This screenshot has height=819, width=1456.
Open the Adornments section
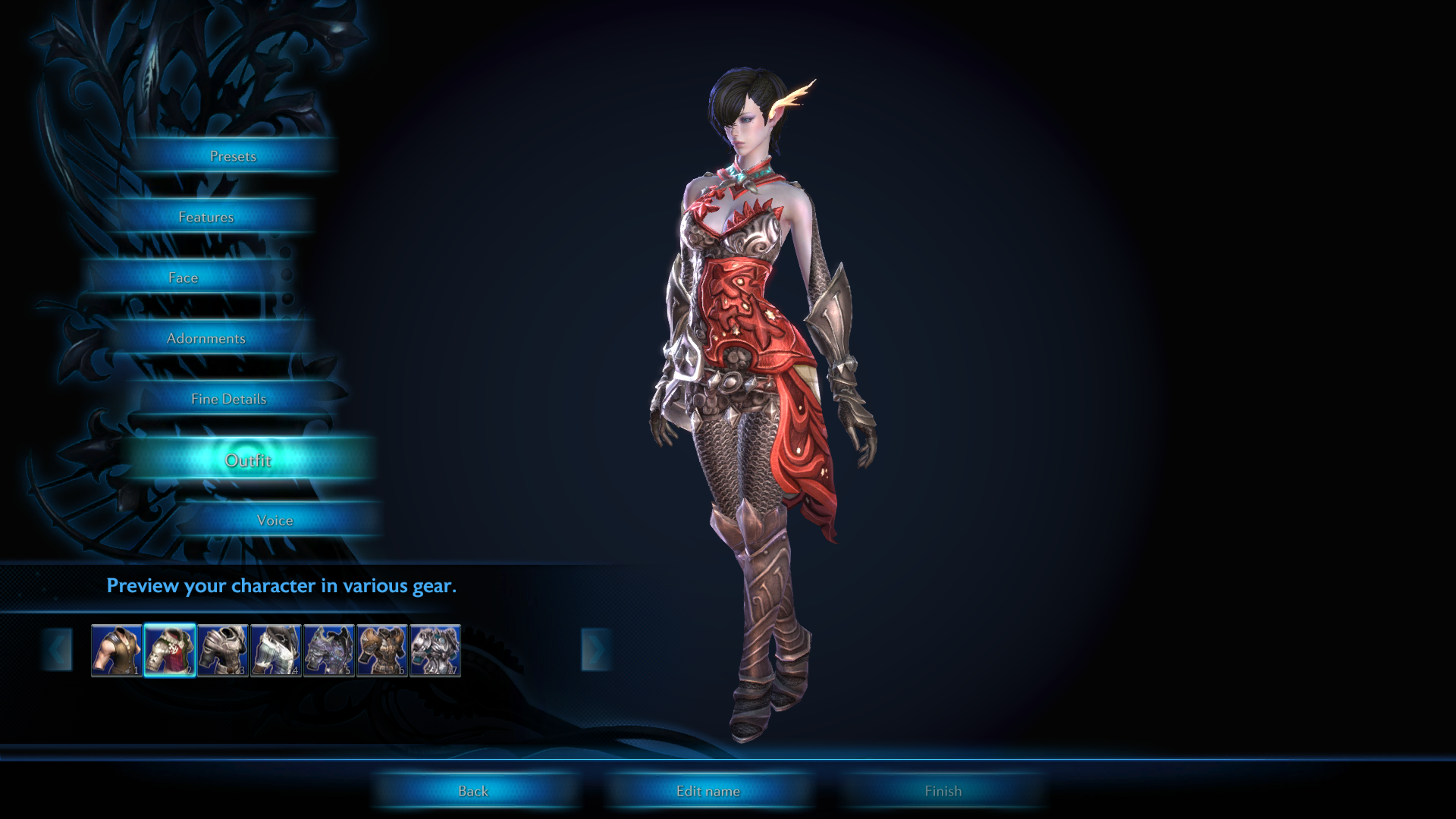(206, 338)
